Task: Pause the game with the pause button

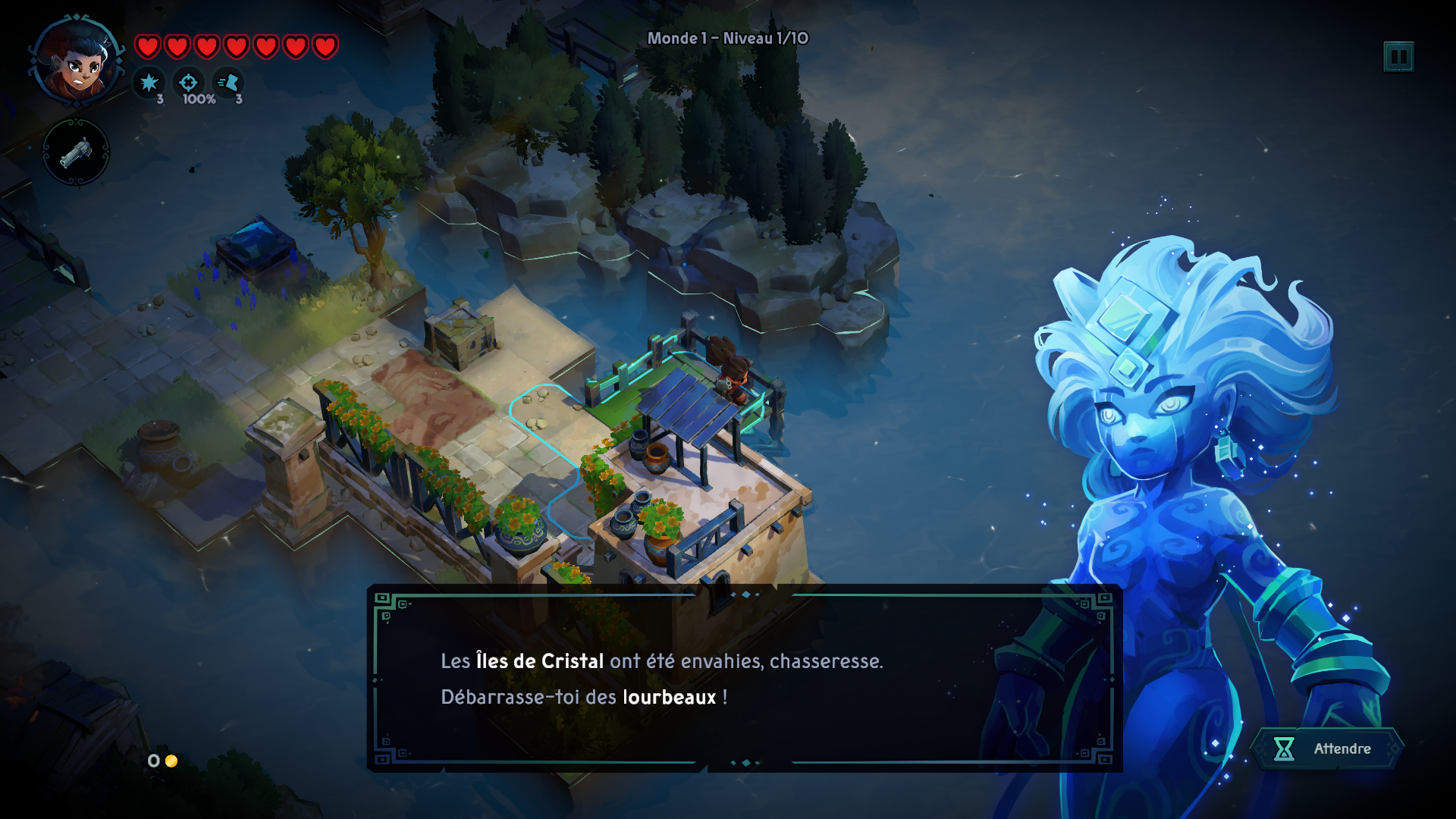Action: 1398,57
